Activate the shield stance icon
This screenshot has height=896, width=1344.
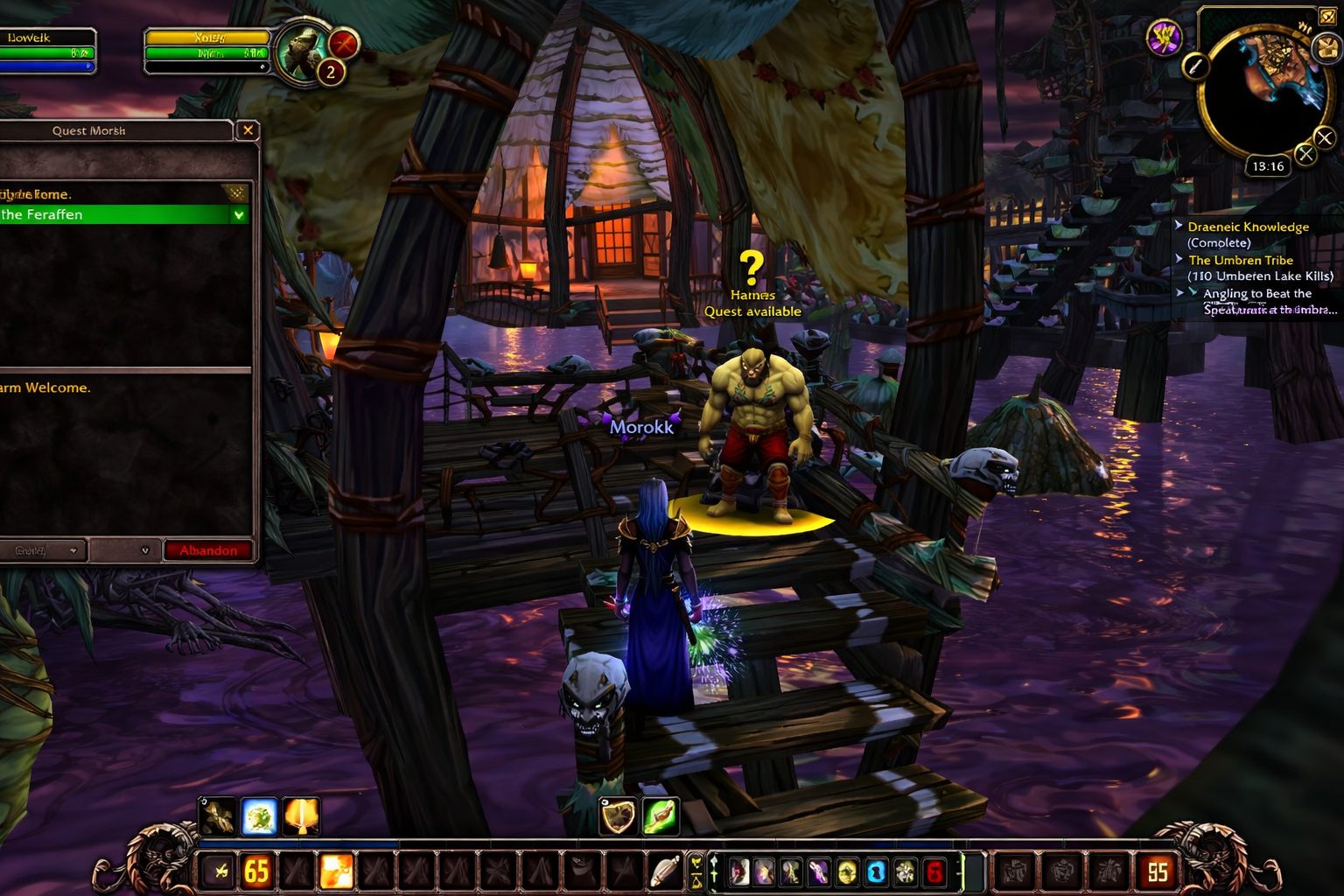[x=618, y=816]
